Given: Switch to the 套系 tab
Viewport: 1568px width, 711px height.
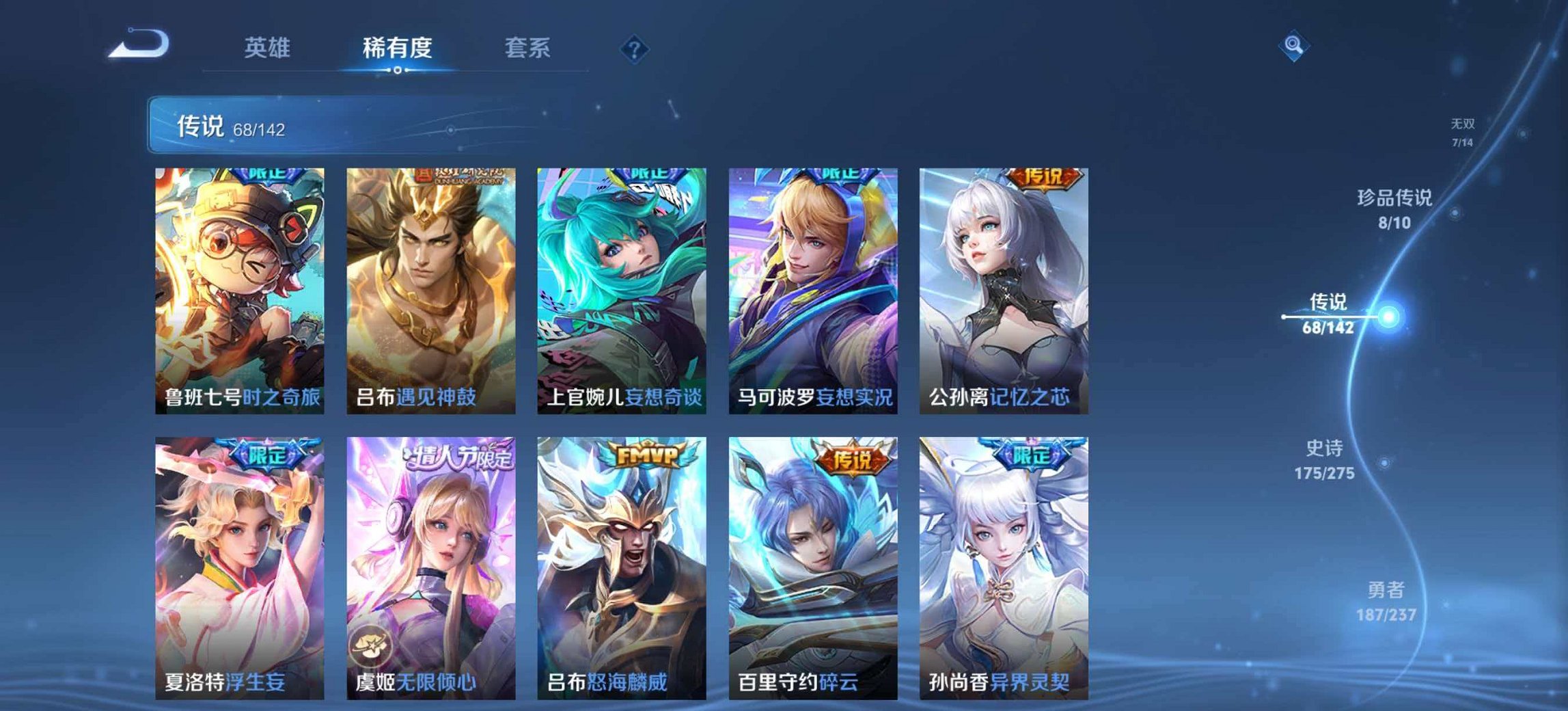Looking at the screenshot, I should click(527, 48).
